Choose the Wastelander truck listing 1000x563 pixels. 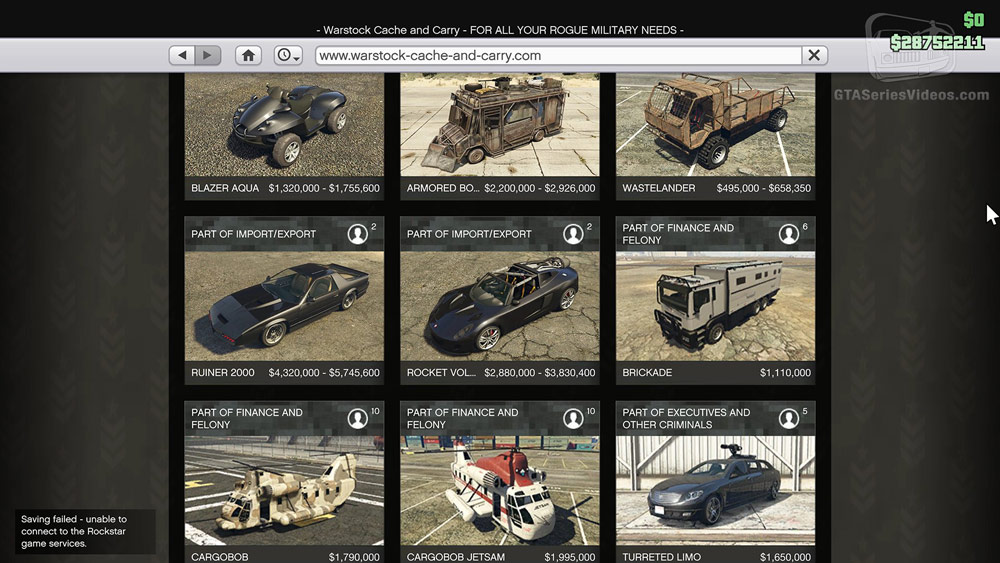coord(716,130)
